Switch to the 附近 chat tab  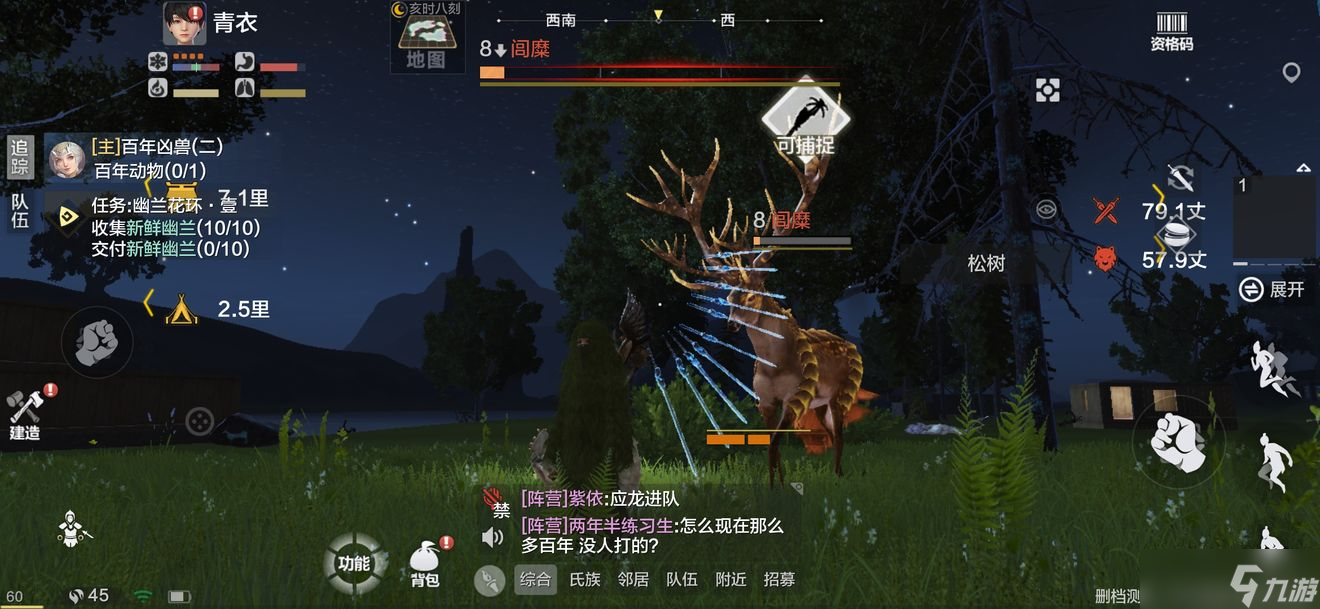731,579
